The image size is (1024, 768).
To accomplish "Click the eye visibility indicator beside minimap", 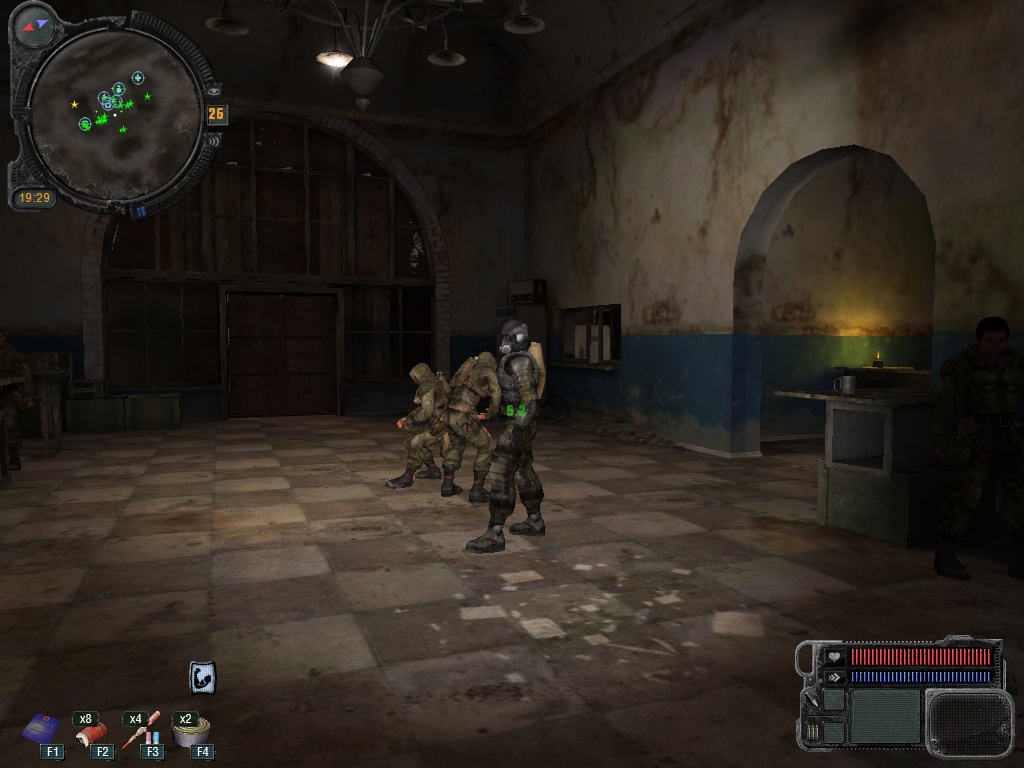I will [x=214, y=92].
